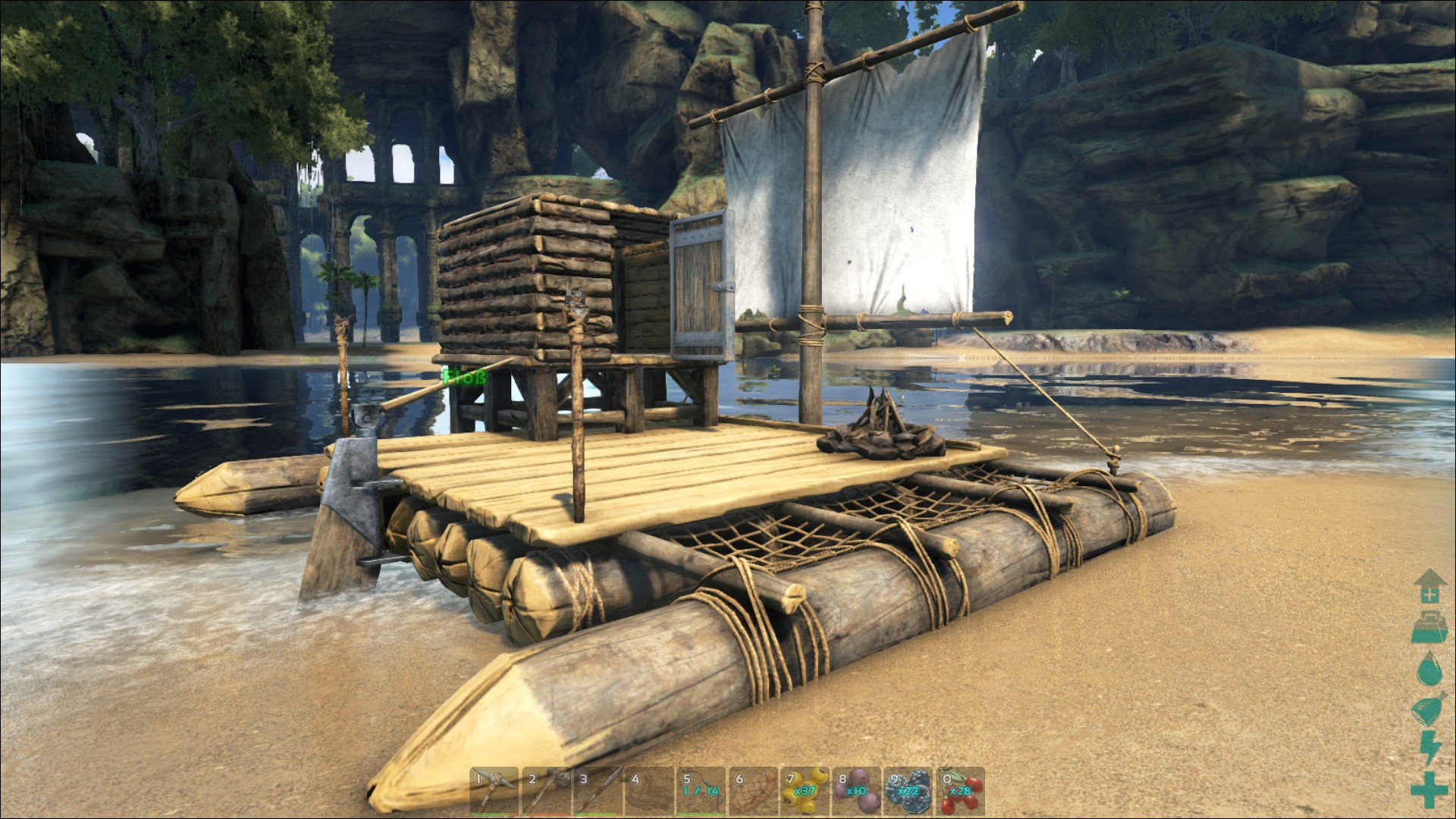The height and width of the screenshot is (819, 1456).
Task: Use the purple berries stack x10
Action: click(x=857, y=791)
